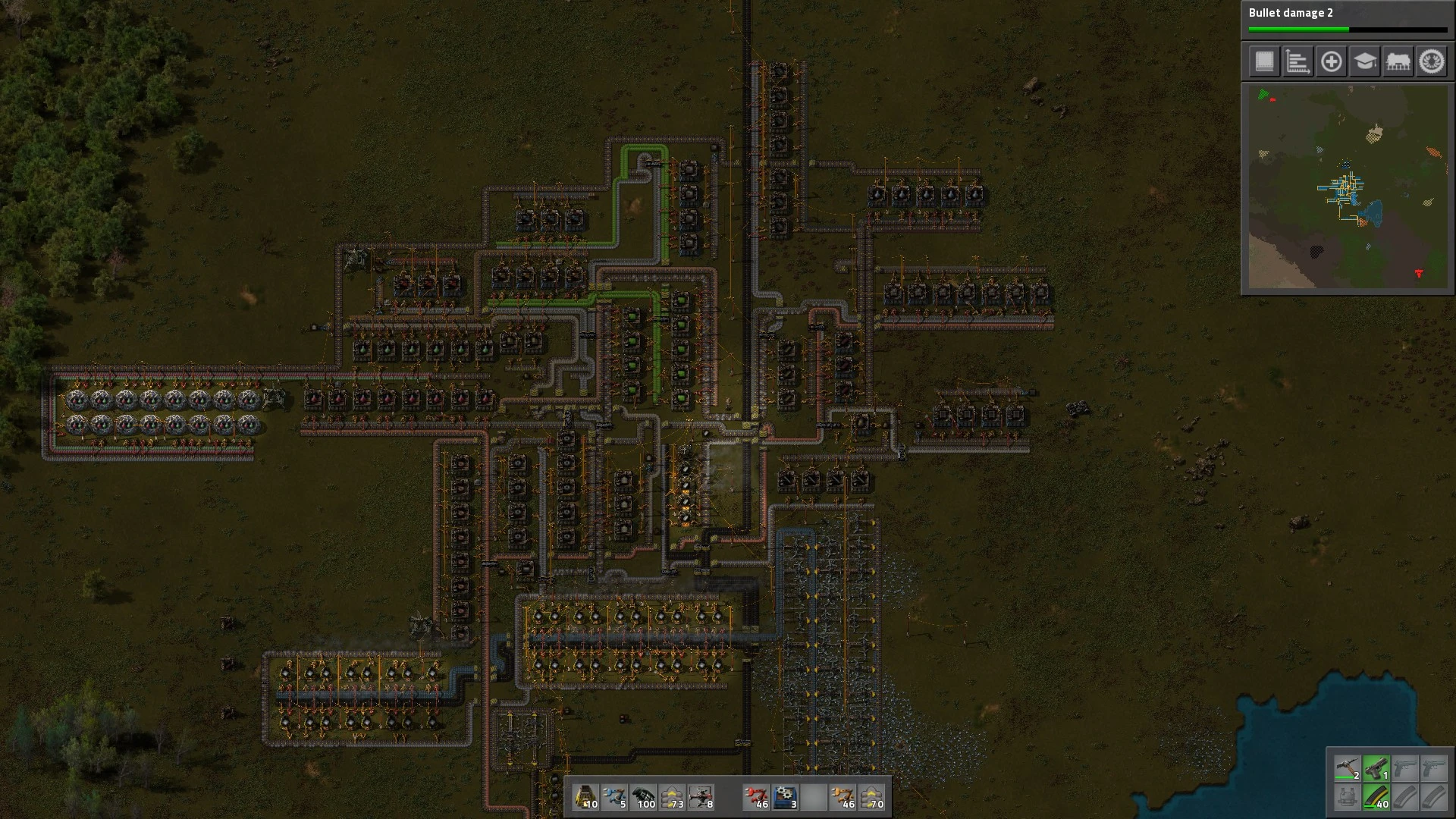Select the yellow arrow item stack of 73
Screen dimensions: 1456x819
pyautogui.click(x=672, y=797)
